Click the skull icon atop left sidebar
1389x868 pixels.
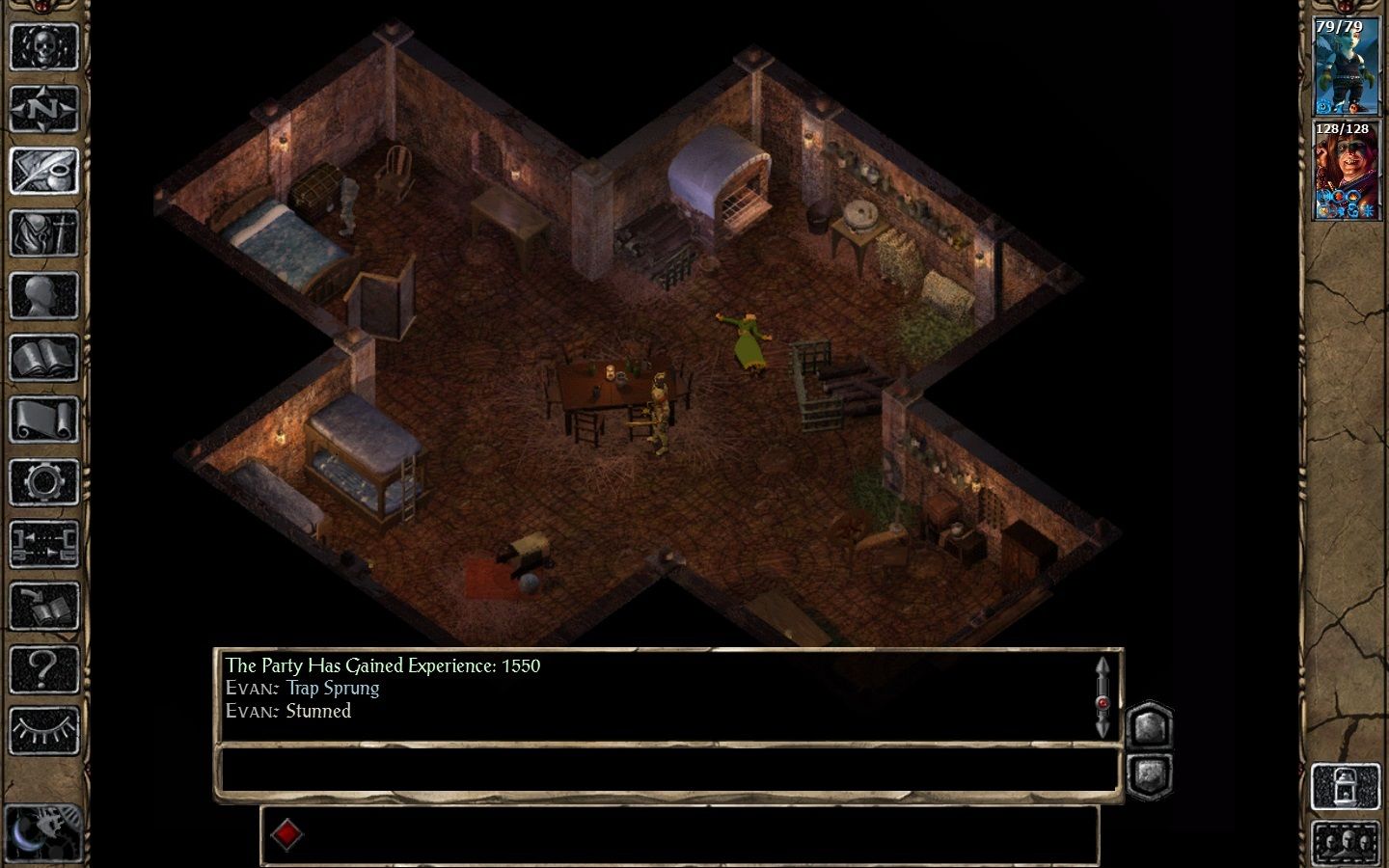(43, 45)
